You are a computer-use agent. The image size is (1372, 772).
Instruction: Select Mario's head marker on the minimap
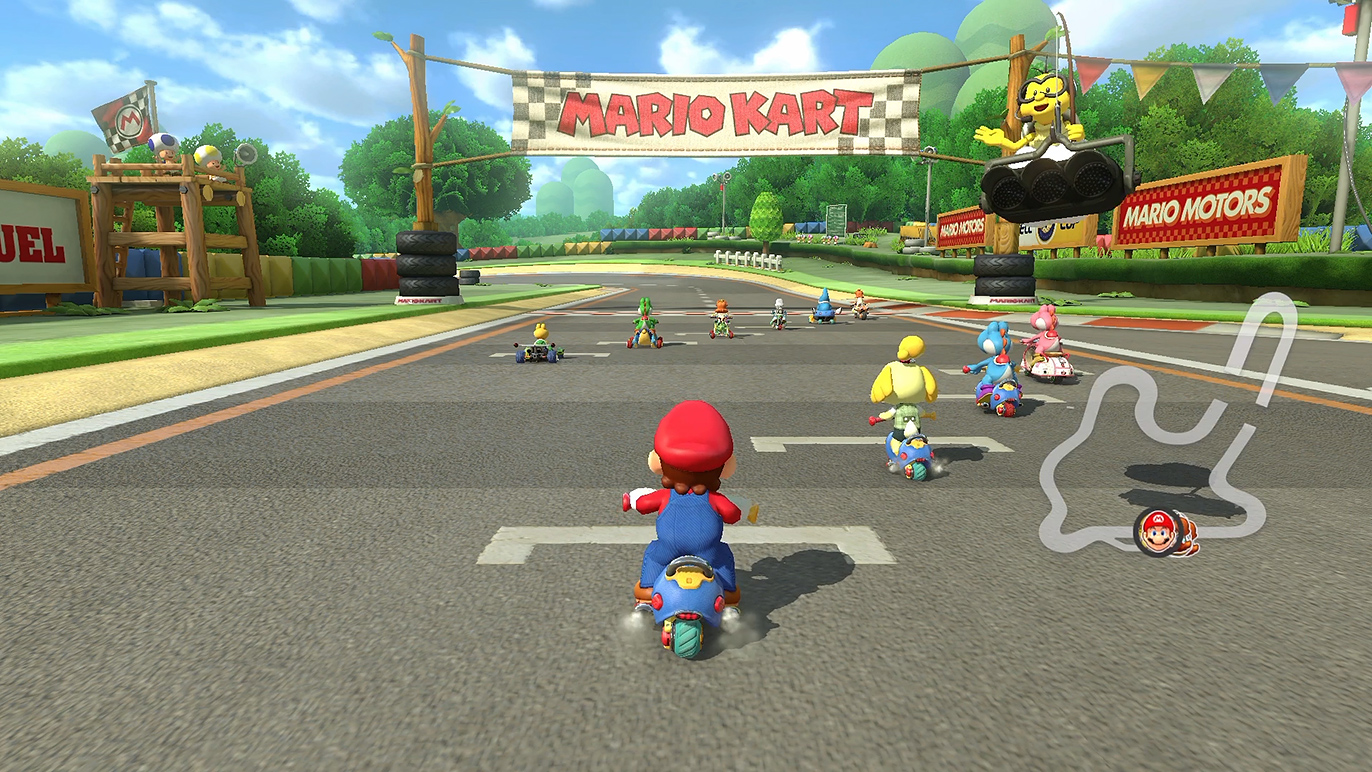(x=1157, y=531)
